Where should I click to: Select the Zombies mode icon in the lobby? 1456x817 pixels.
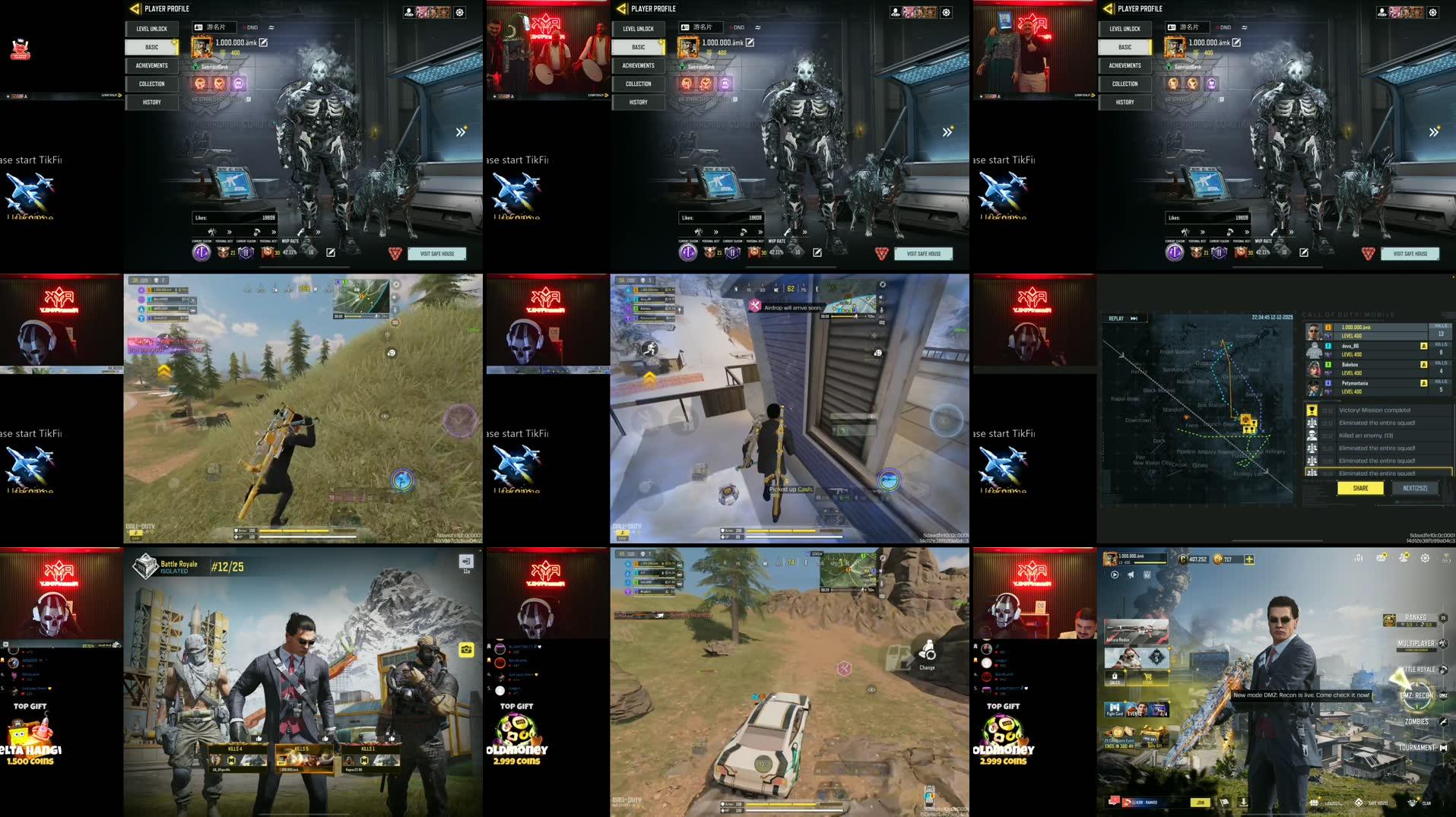pos(1444,722)
